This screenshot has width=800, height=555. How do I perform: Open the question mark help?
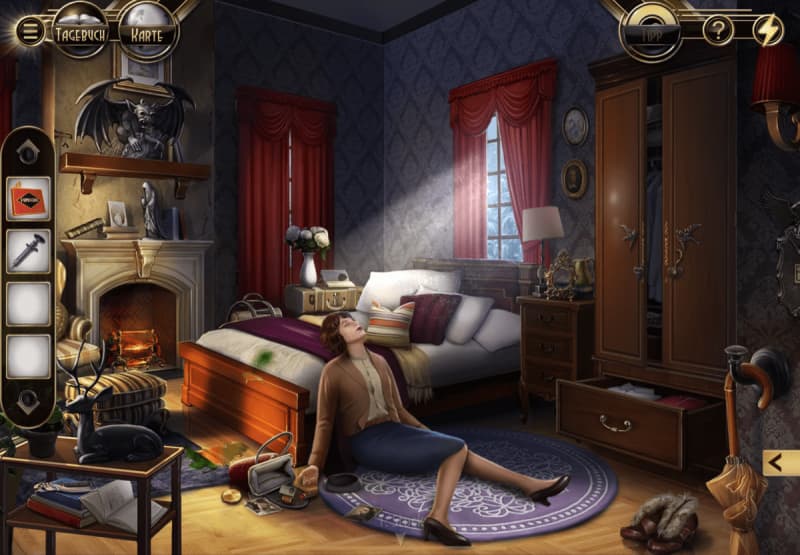(718, 30)
